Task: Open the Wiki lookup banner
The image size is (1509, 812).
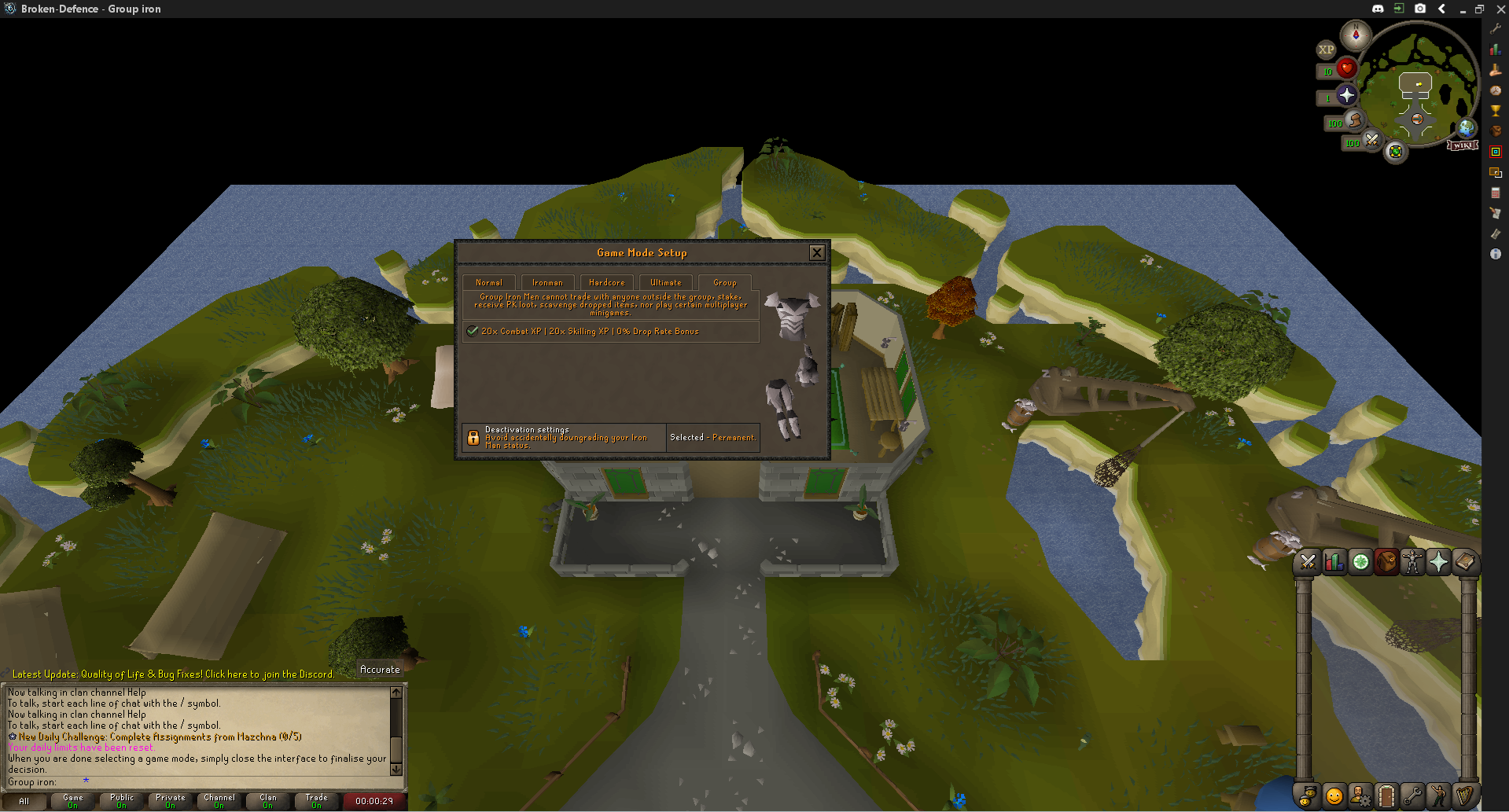Action: [x=1462, y=145]
